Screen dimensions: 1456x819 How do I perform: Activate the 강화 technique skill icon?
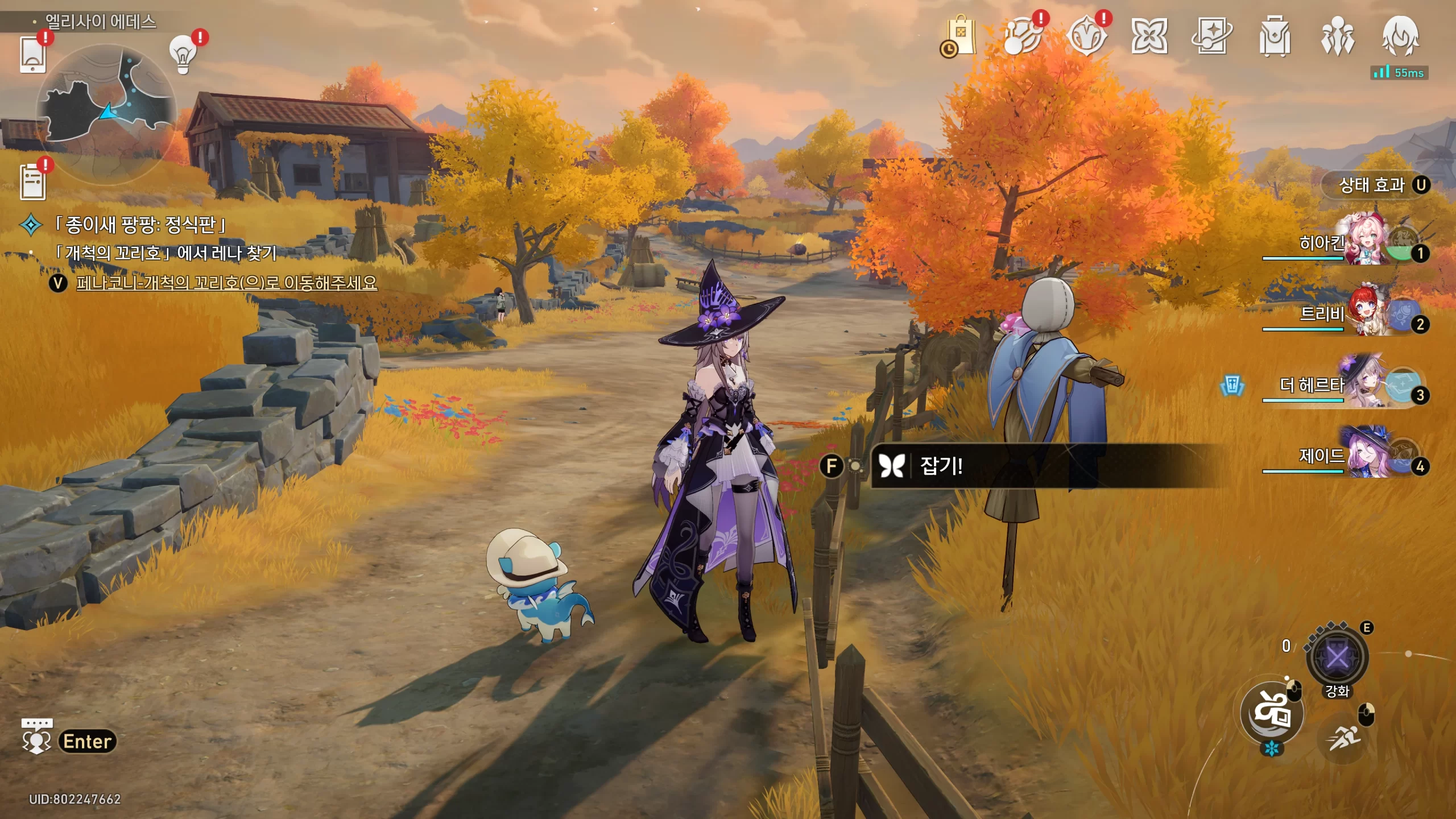pos(1337,659)
